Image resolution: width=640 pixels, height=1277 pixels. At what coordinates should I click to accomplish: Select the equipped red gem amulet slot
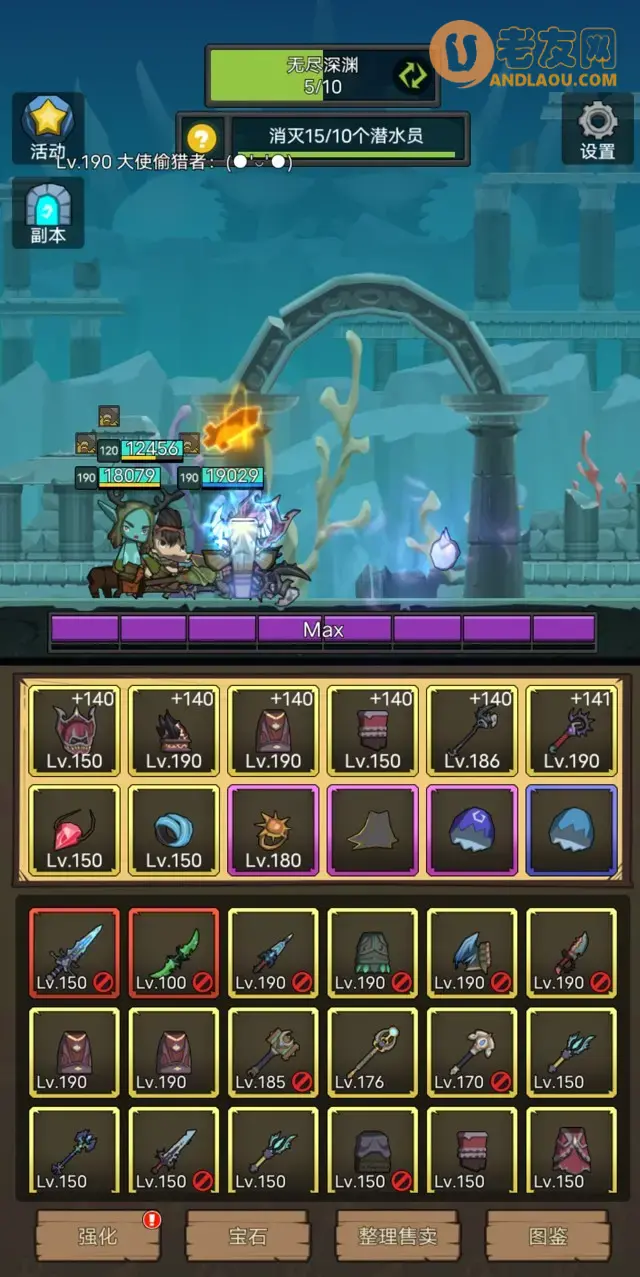click(x=74, y=830)
